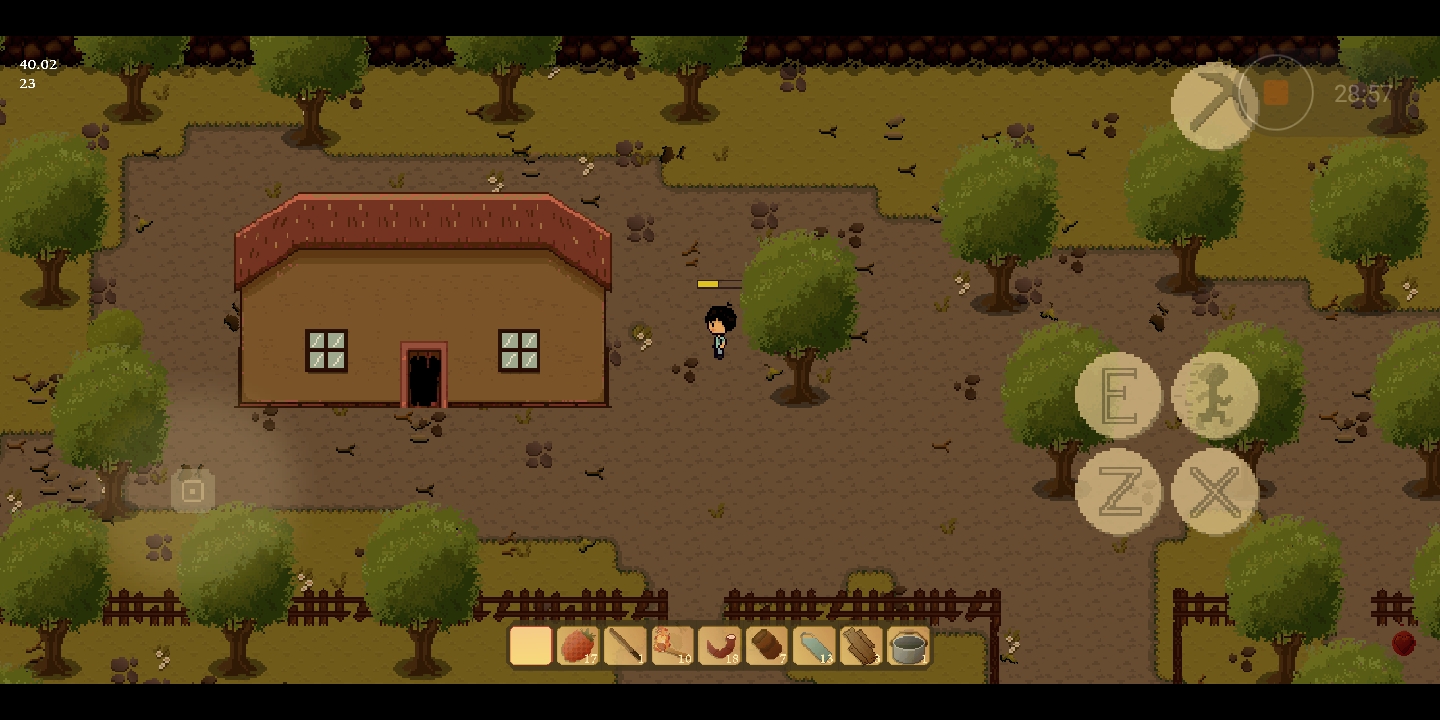The height and width of the screenshot is (720, 1440).
Task: Tap the X action button
Action: pyautogui.click(x=1214, y=491)
